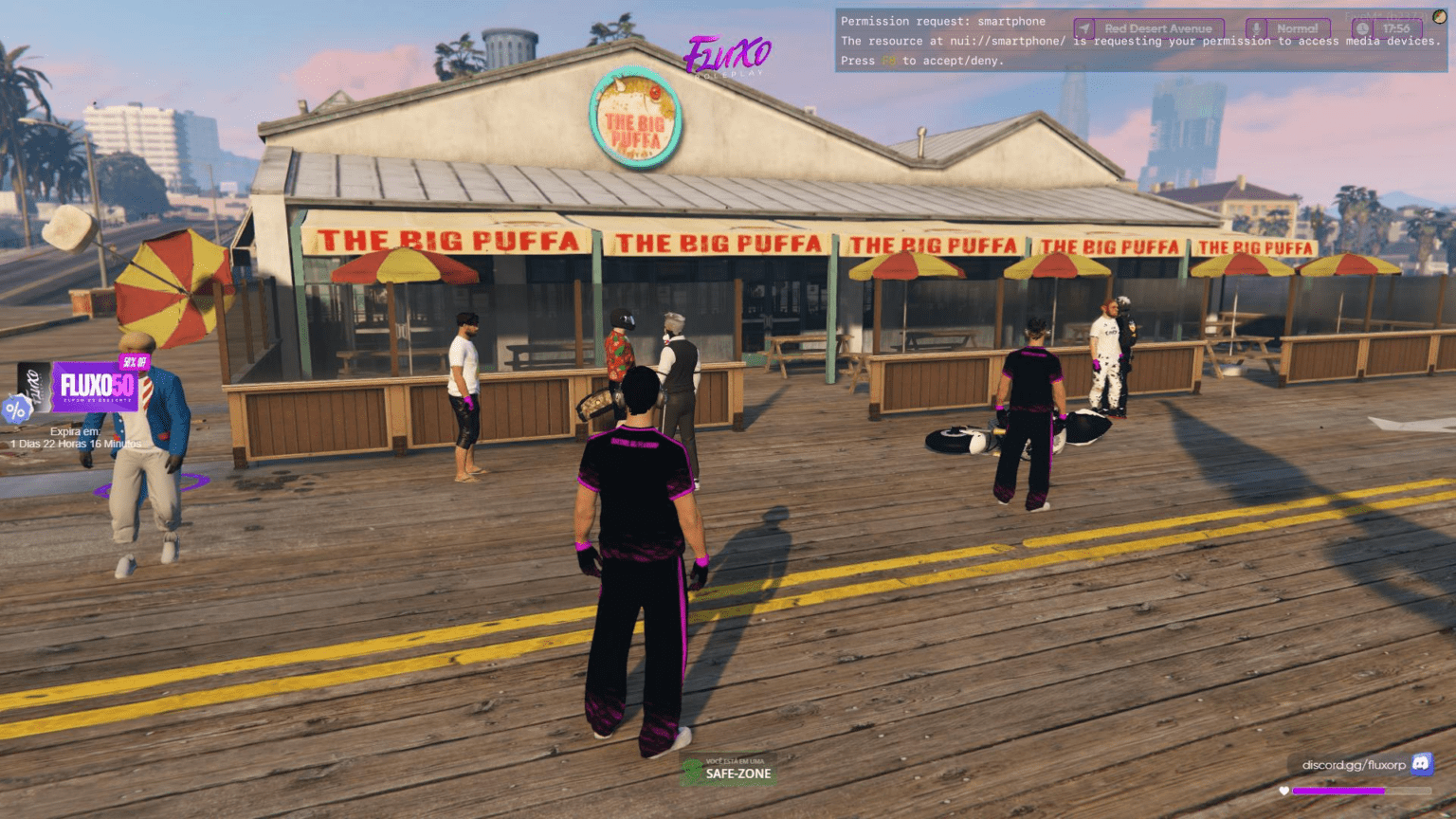The height and width of the screenshot is (819, 1456).
Task: Click the purple health bar slider
Action: click(1337, 790)
